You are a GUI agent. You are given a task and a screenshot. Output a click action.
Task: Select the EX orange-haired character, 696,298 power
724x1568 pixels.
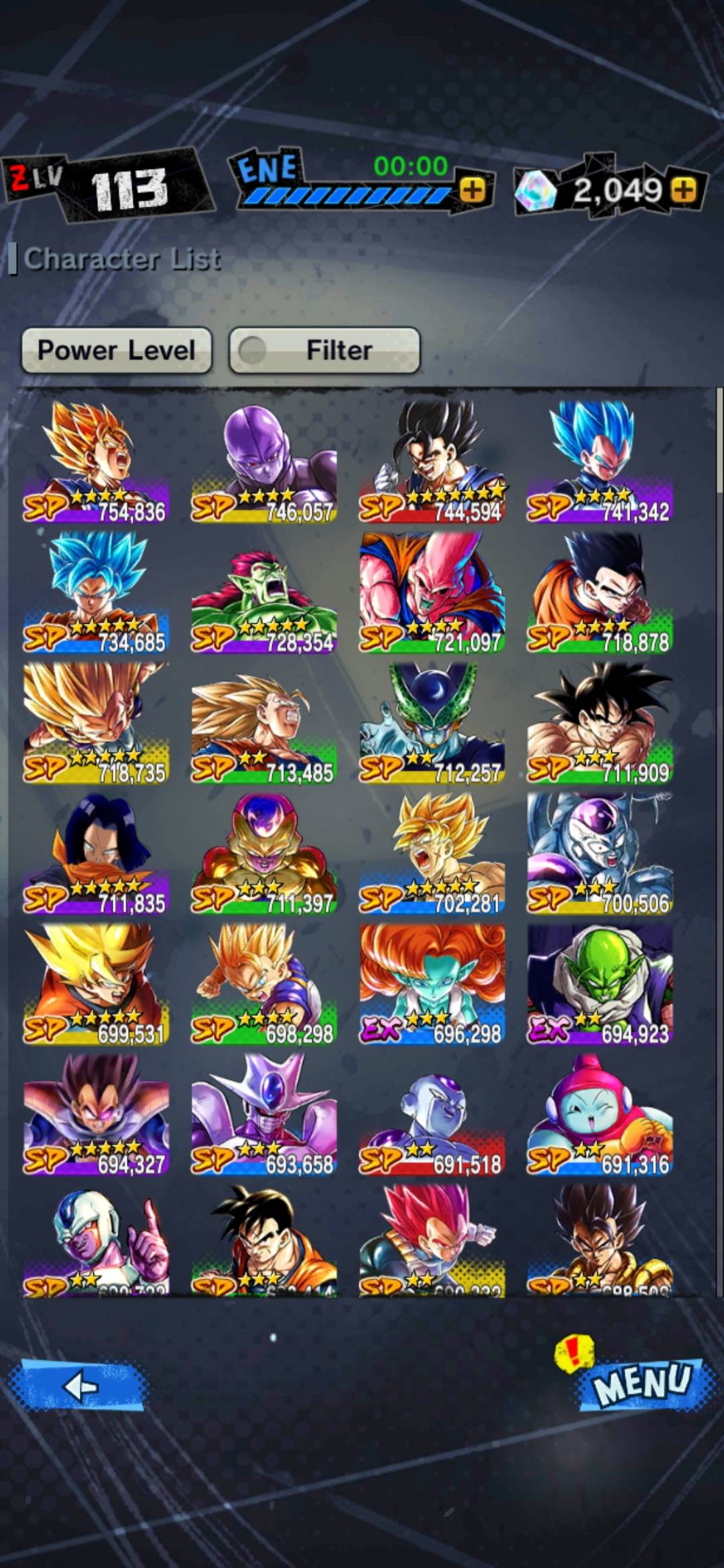(x=432, y=984)
